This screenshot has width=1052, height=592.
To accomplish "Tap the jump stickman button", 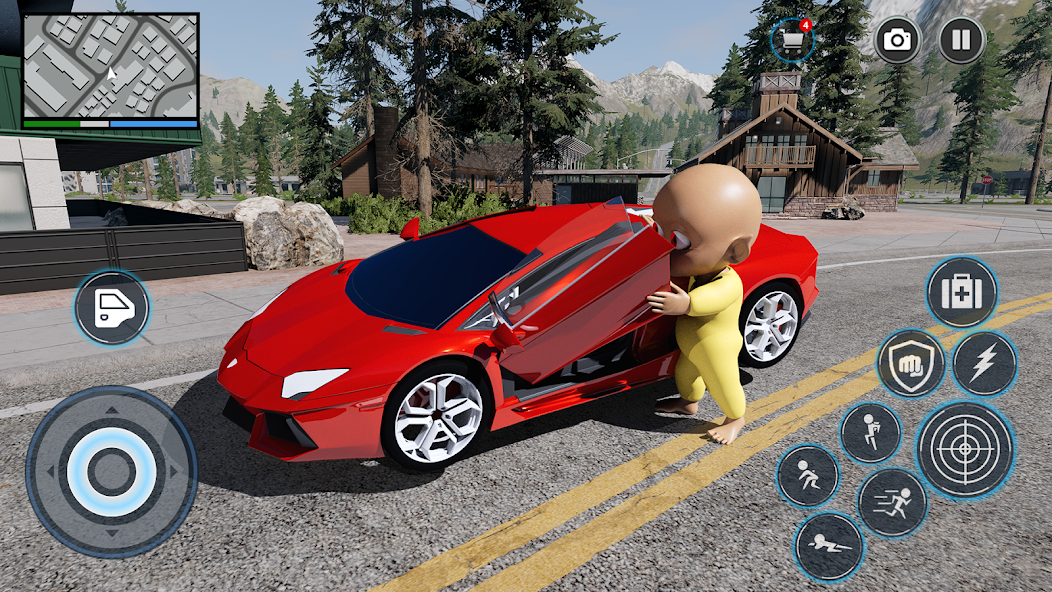I will click(x=870, y=432).
